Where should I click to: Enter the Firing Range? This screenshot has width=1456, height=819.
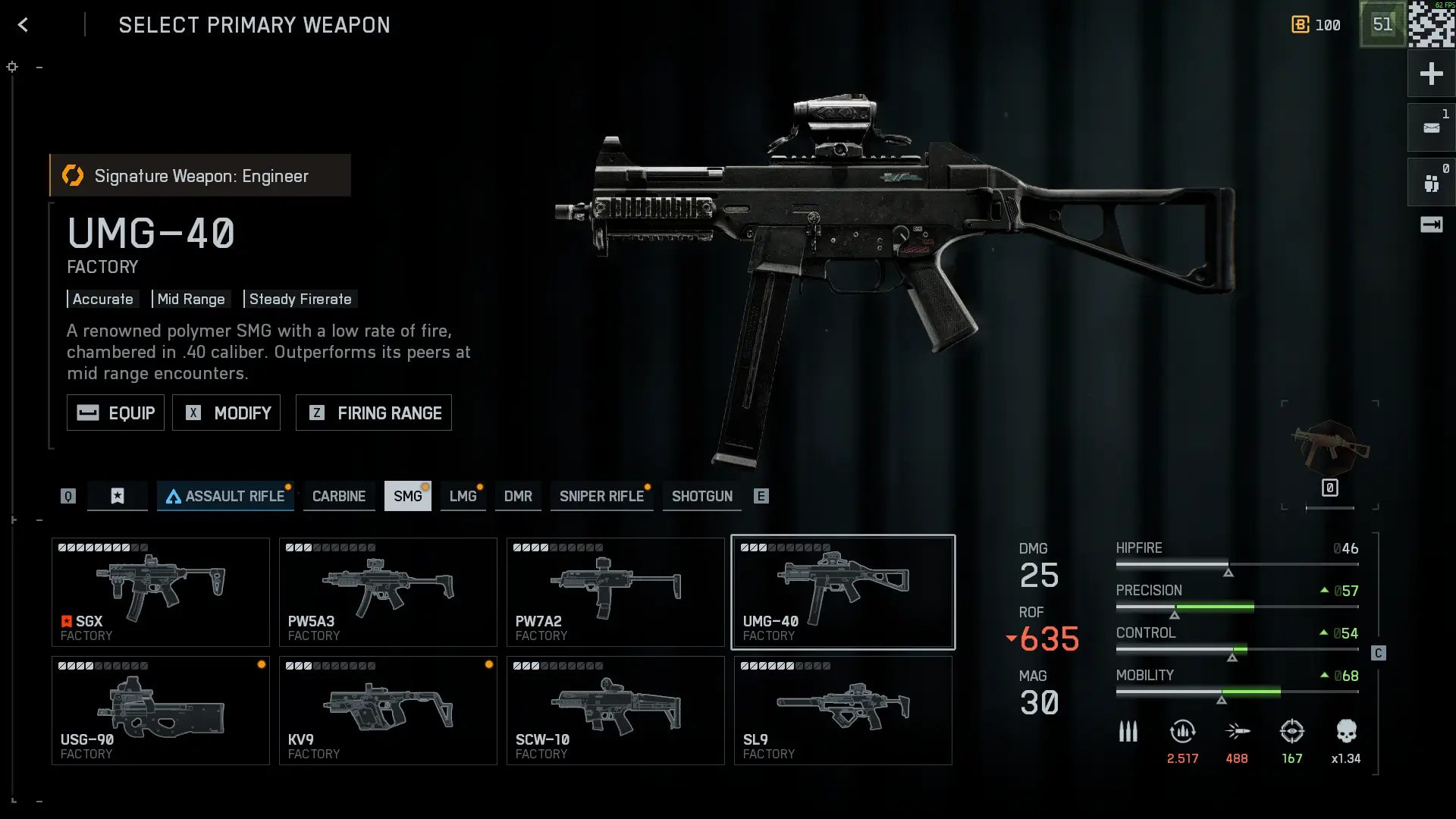click(373, 413)
